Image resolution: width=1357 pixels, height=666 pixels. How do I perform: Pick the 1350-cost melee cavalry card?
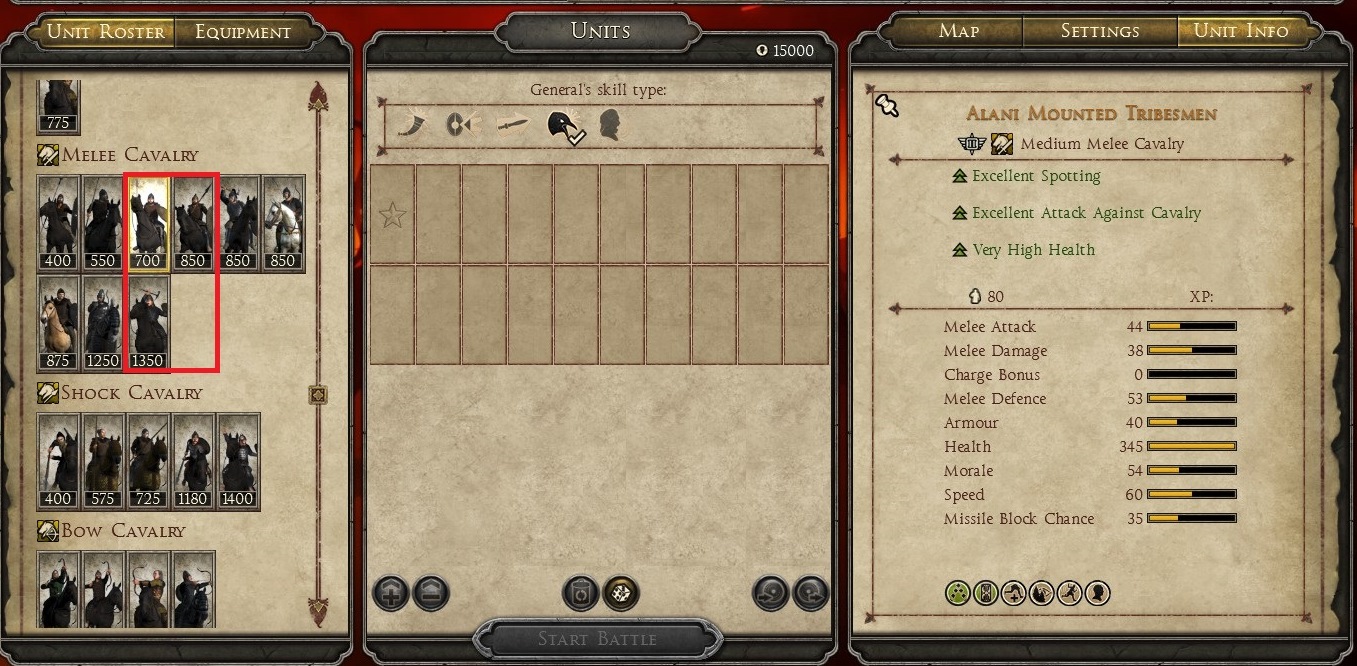[147, 322]
